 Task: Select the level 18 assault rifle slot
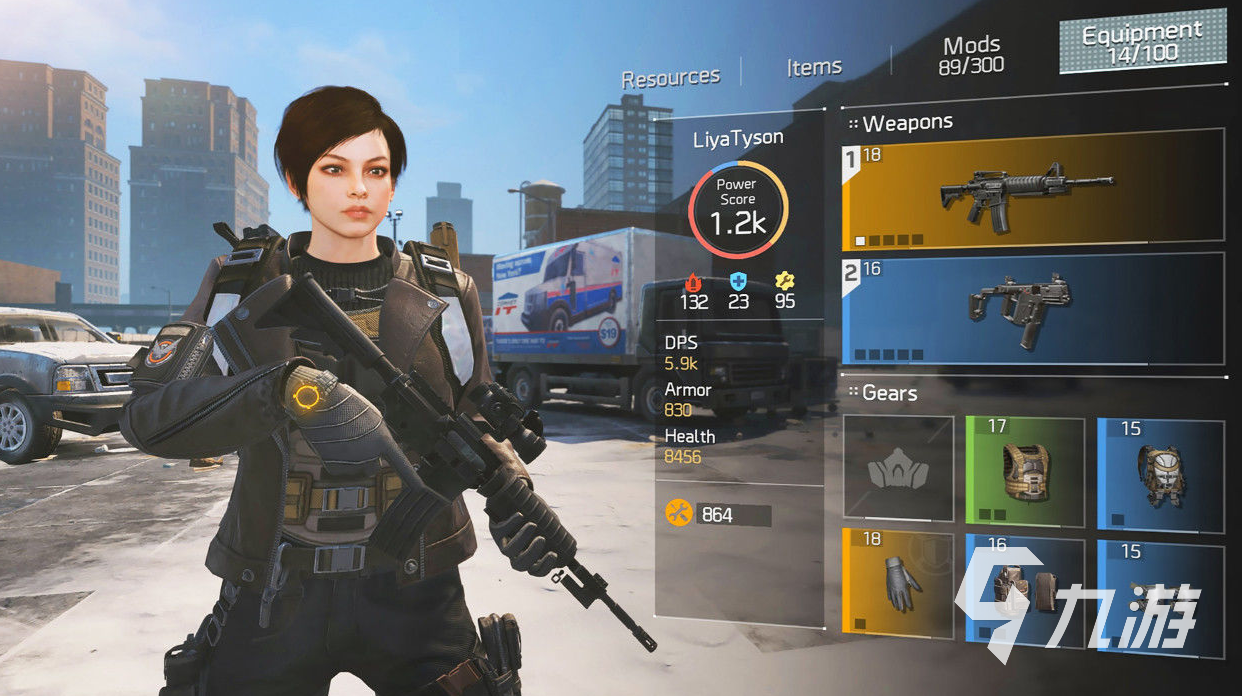(x=1033, y=188)
